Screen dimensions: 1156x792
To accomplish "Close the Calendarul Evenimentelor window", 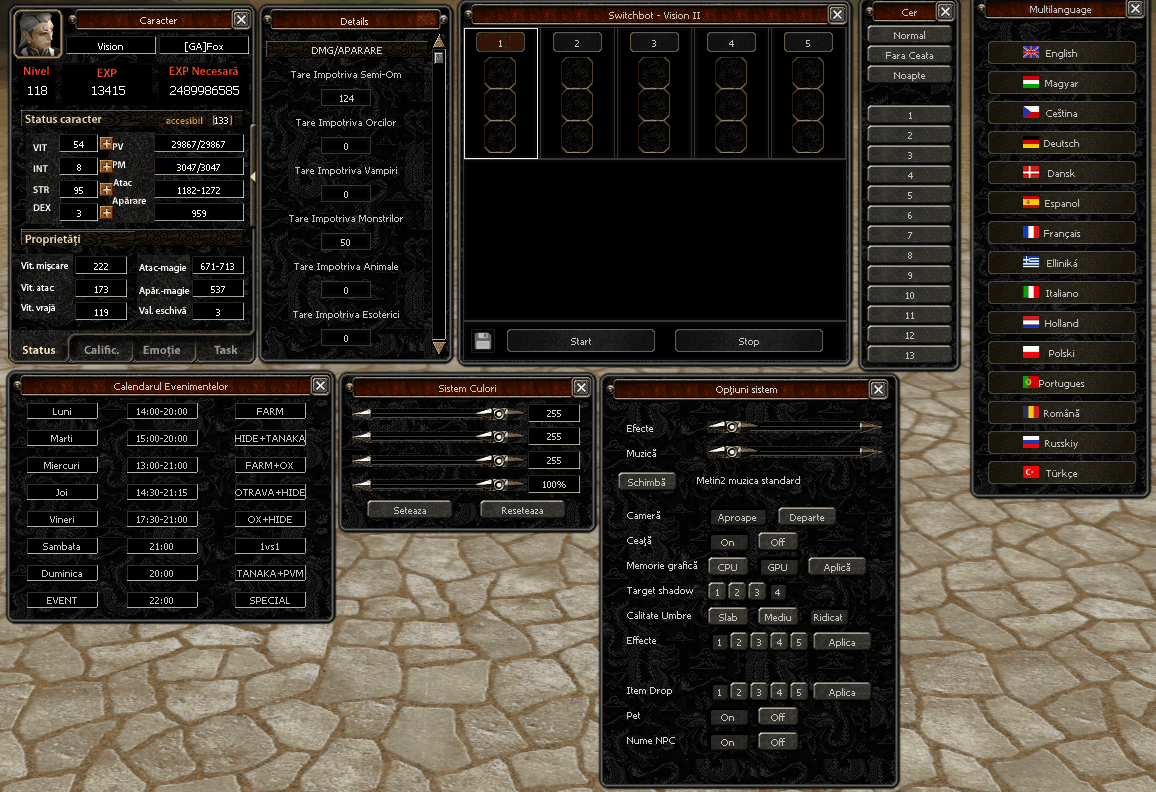I will pos(320,385).
